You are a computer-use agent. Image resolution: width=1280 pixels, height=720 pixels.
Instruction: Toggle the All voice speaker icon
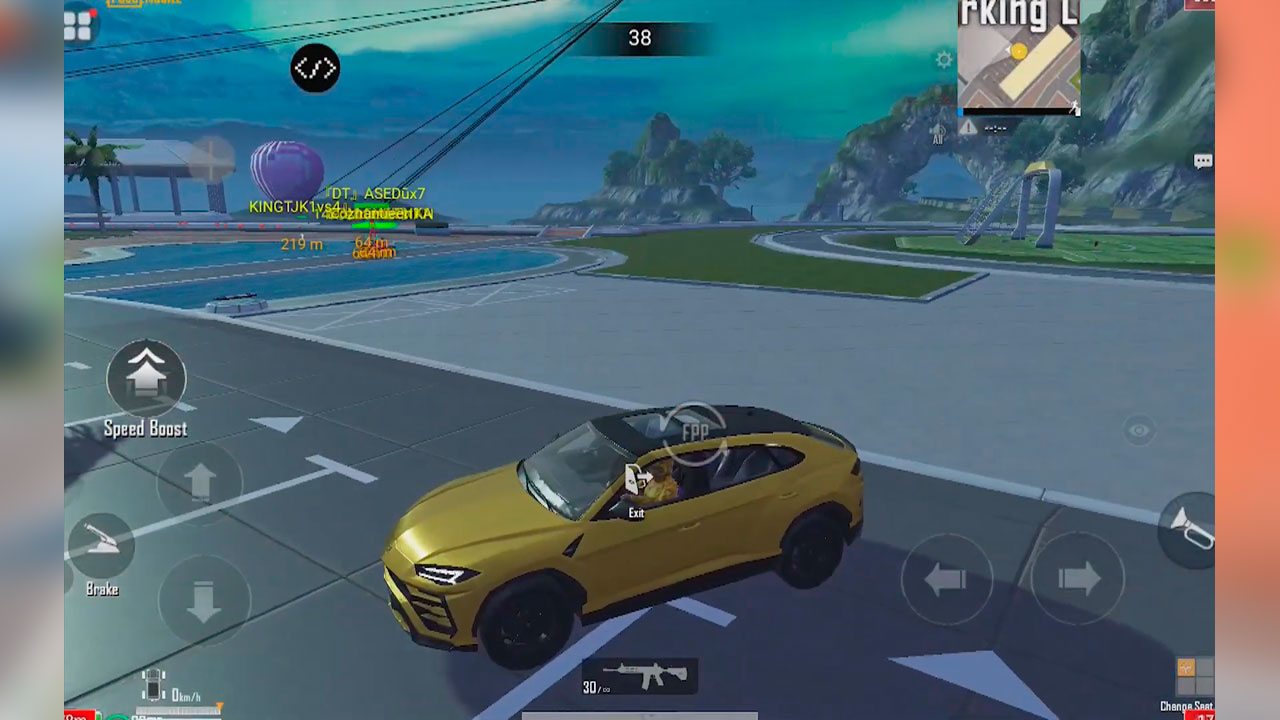pyautogui.click(x=938, y=132)
